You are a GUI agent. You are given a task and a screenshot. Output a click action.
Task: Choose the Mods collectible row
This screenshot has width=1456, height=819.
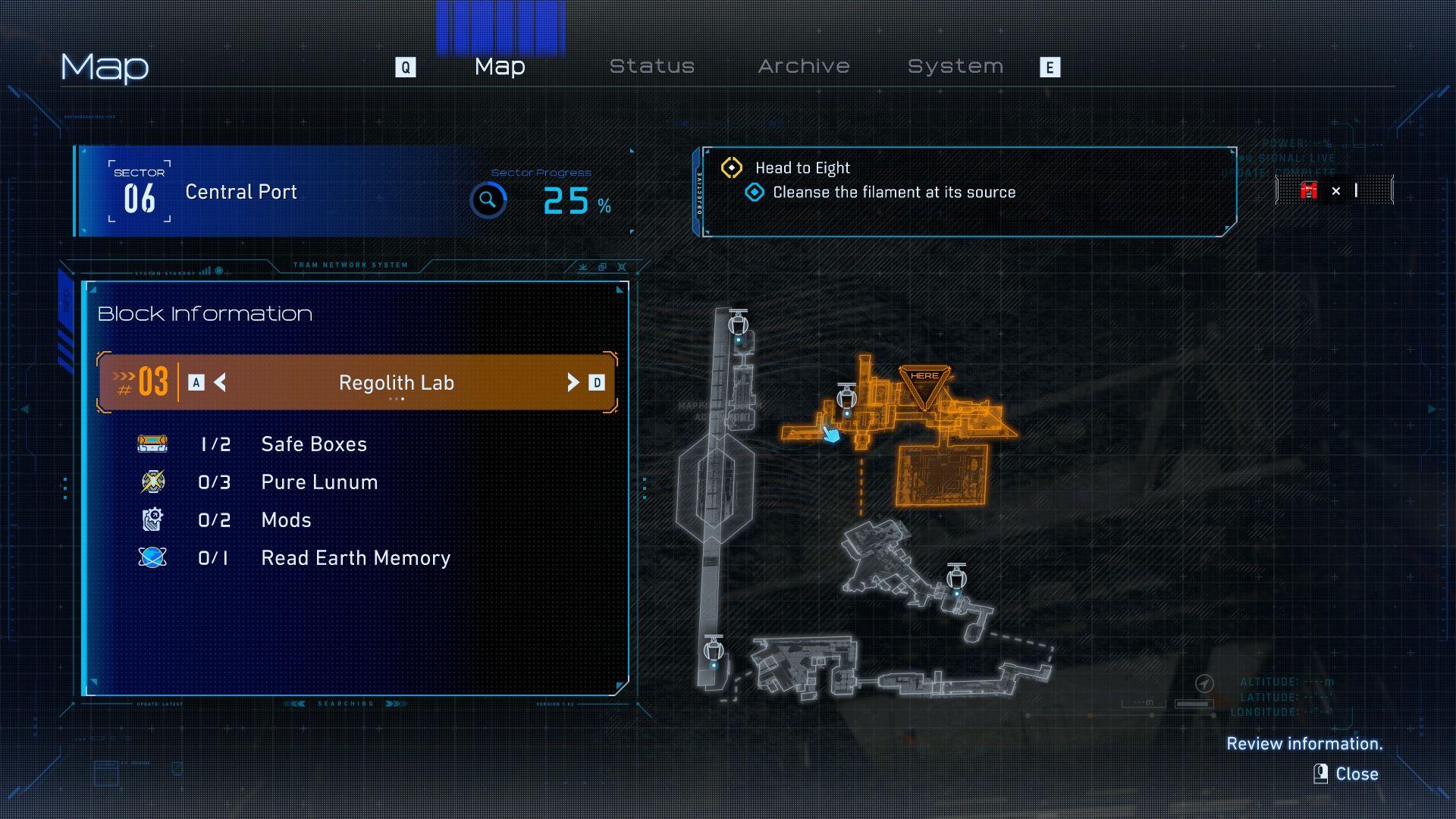click(x=286, y=520)
